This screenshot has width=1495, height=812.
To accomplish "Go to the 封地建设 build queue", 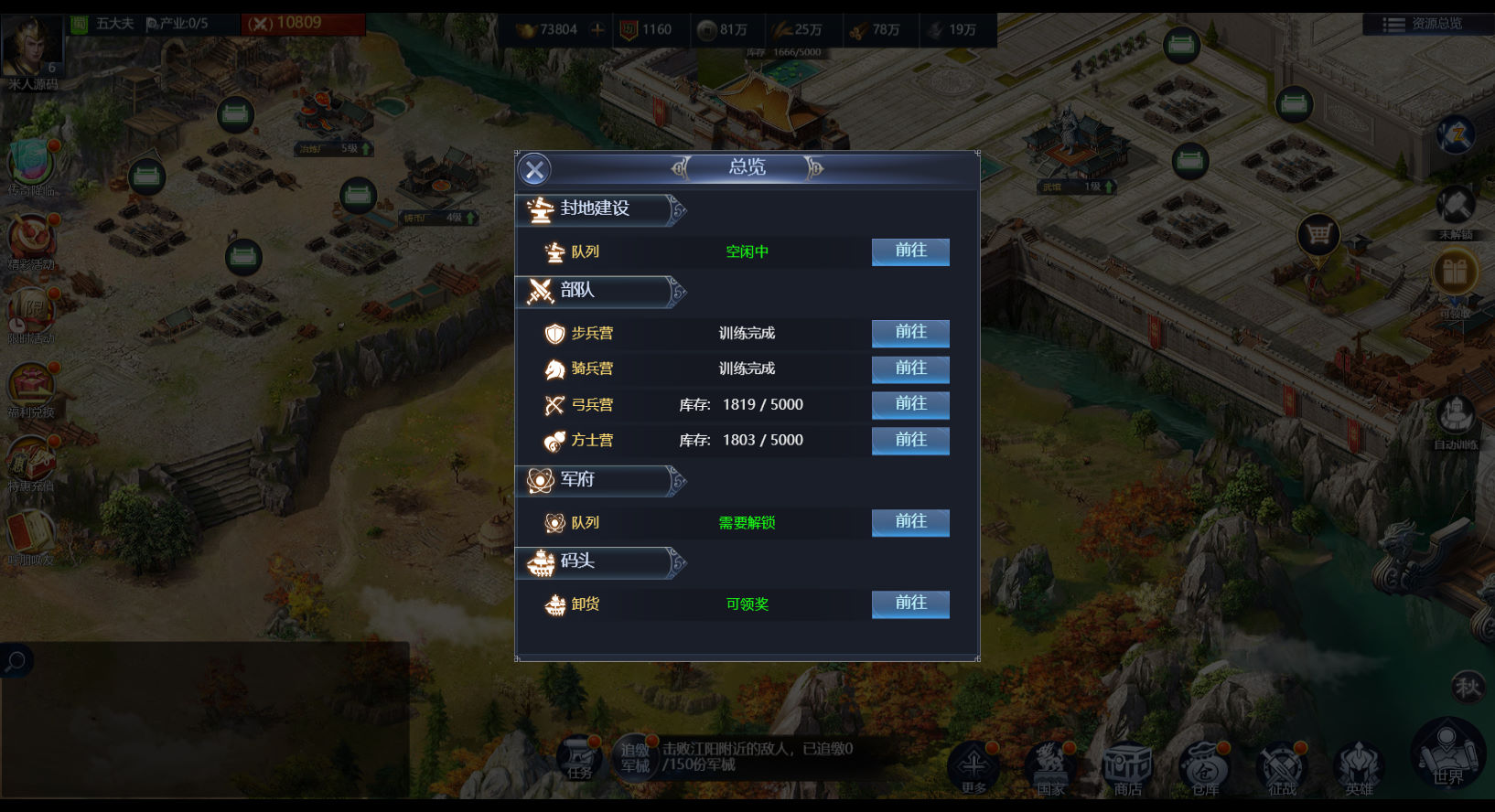I will pos(910,251).
